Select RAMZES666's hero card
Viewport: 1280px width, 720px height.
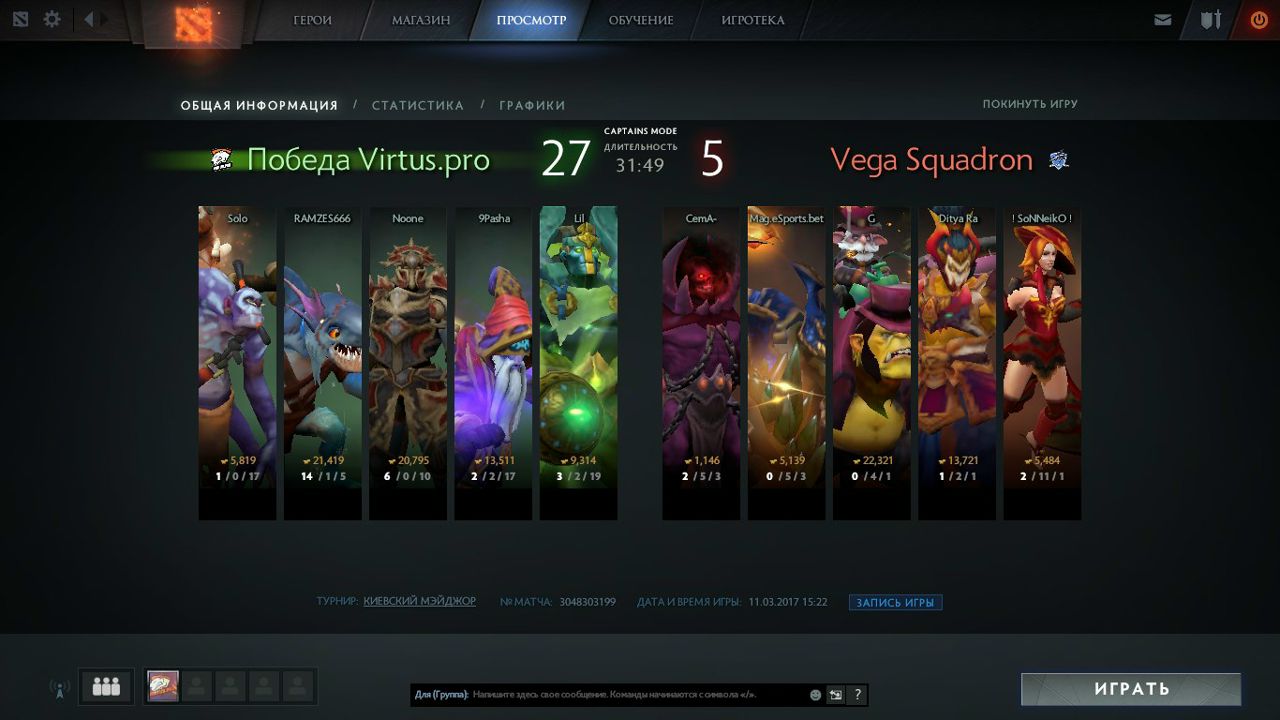point(322,362)
